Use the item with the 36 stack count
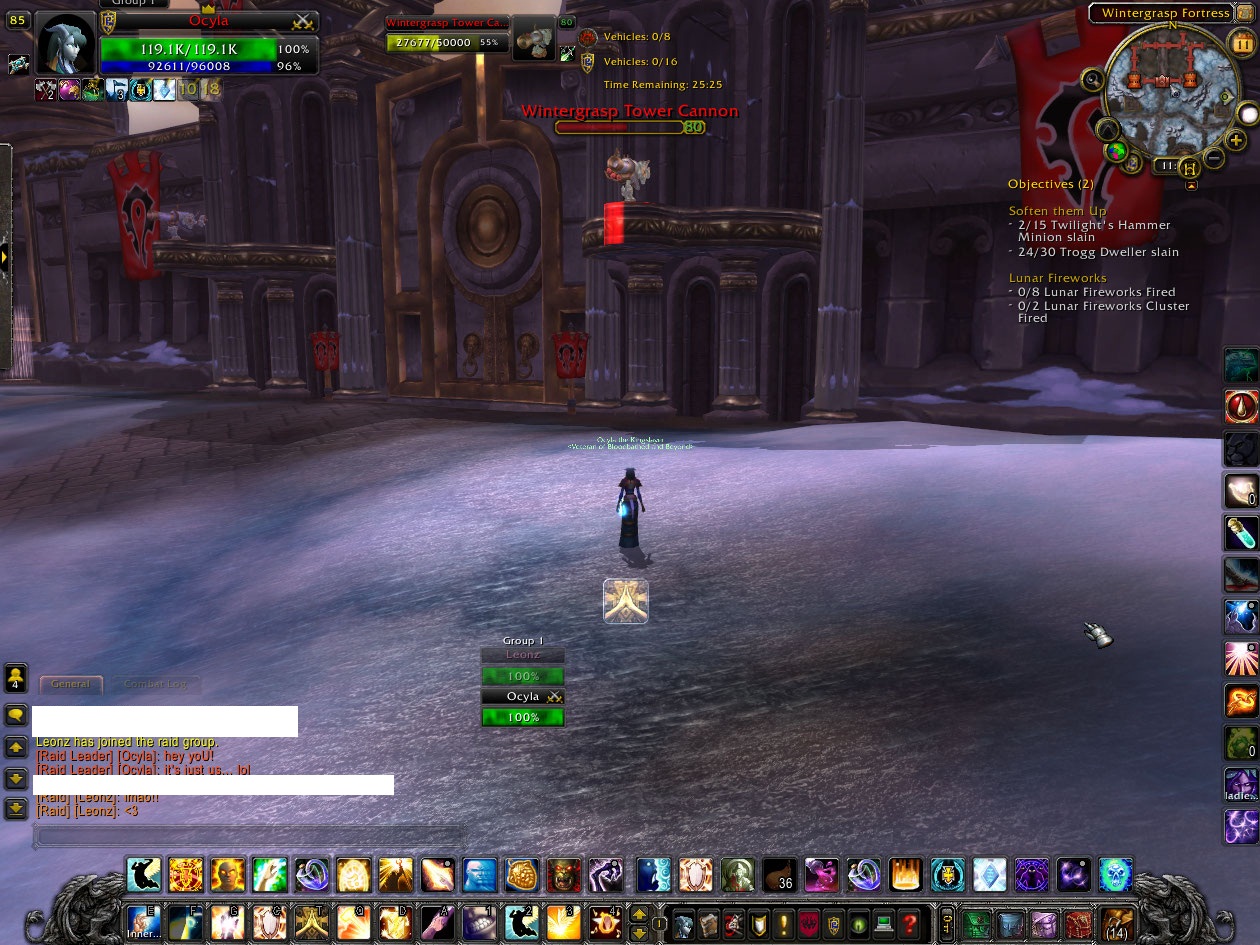Viewport: 1260px width, 945px height. click(x=779, y=875)
